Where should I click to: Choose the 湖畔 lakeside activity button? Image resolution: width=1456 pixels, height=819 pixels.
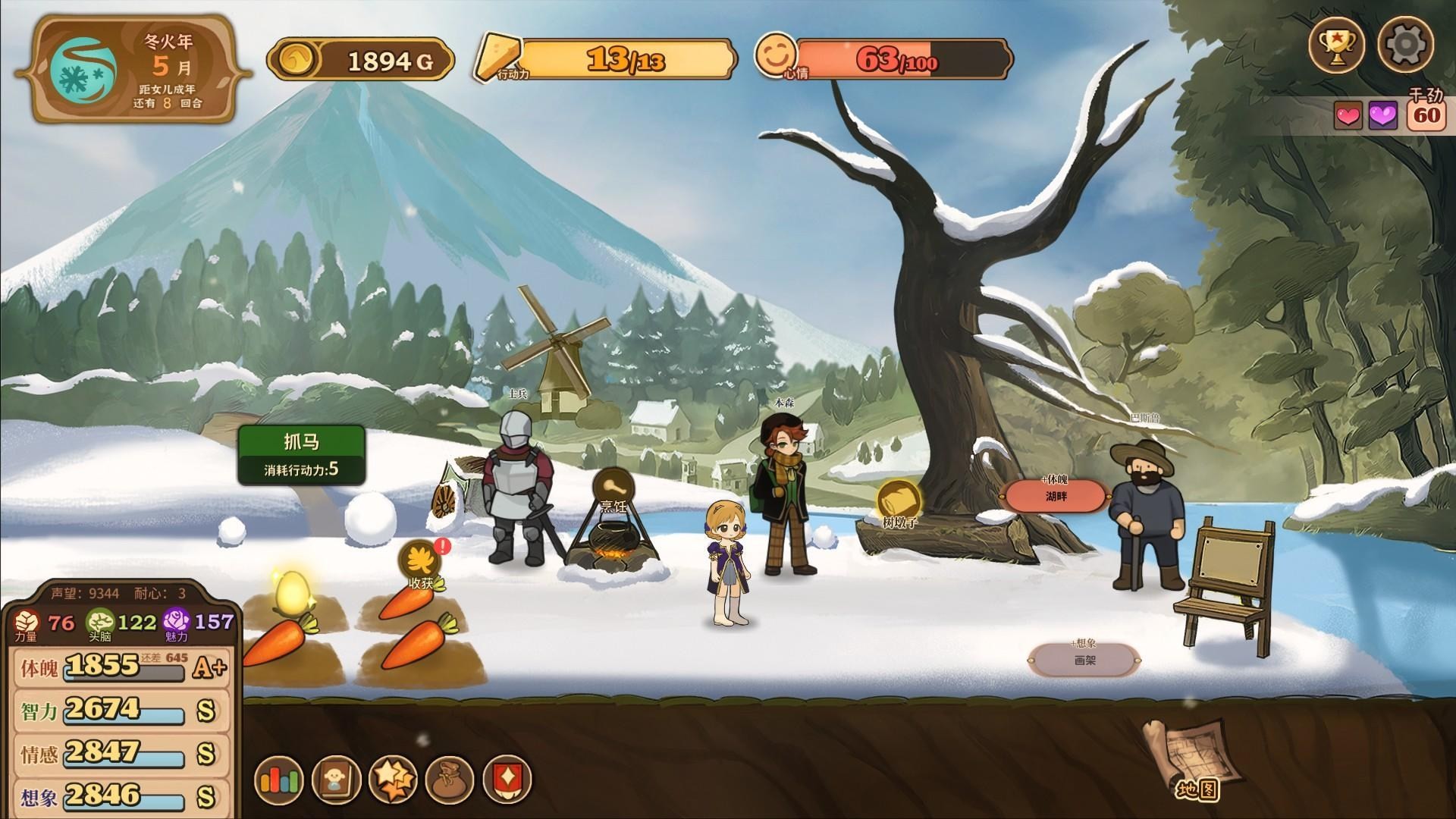[1056, 497]
